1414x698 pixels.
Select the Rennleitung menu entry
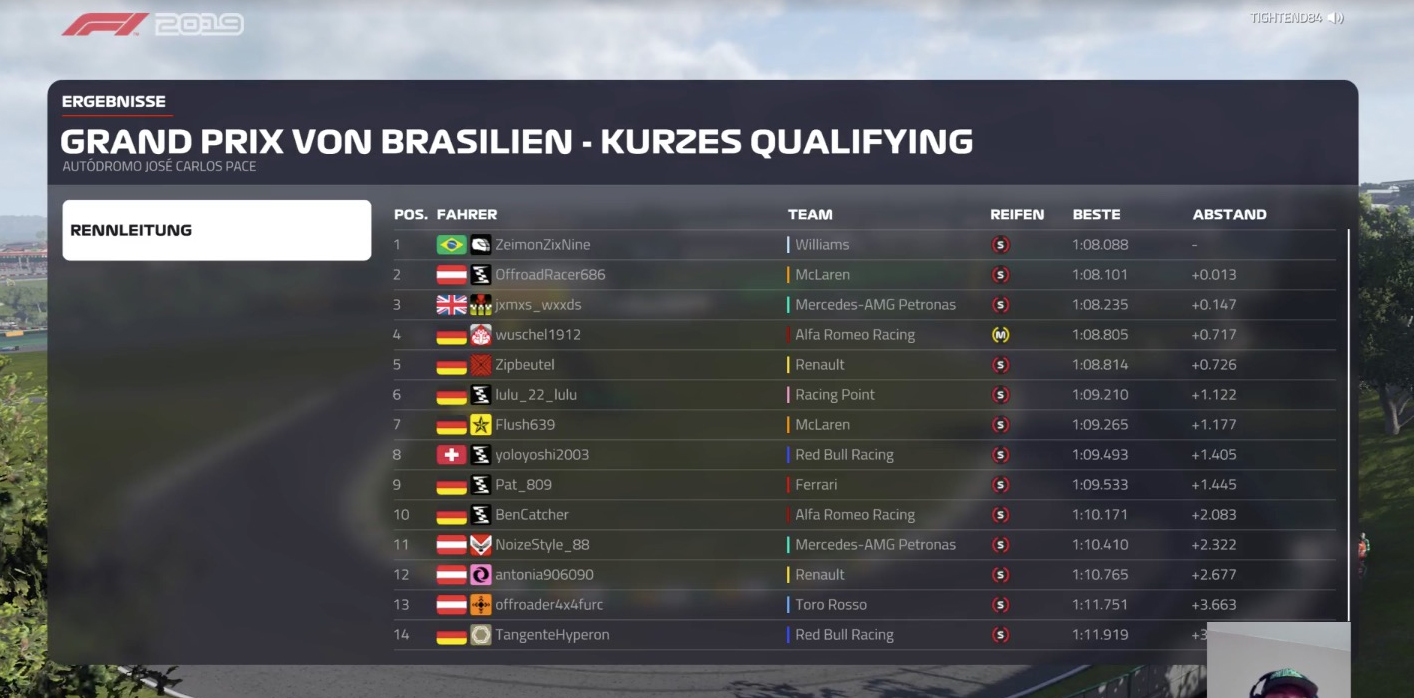(216, 230)
